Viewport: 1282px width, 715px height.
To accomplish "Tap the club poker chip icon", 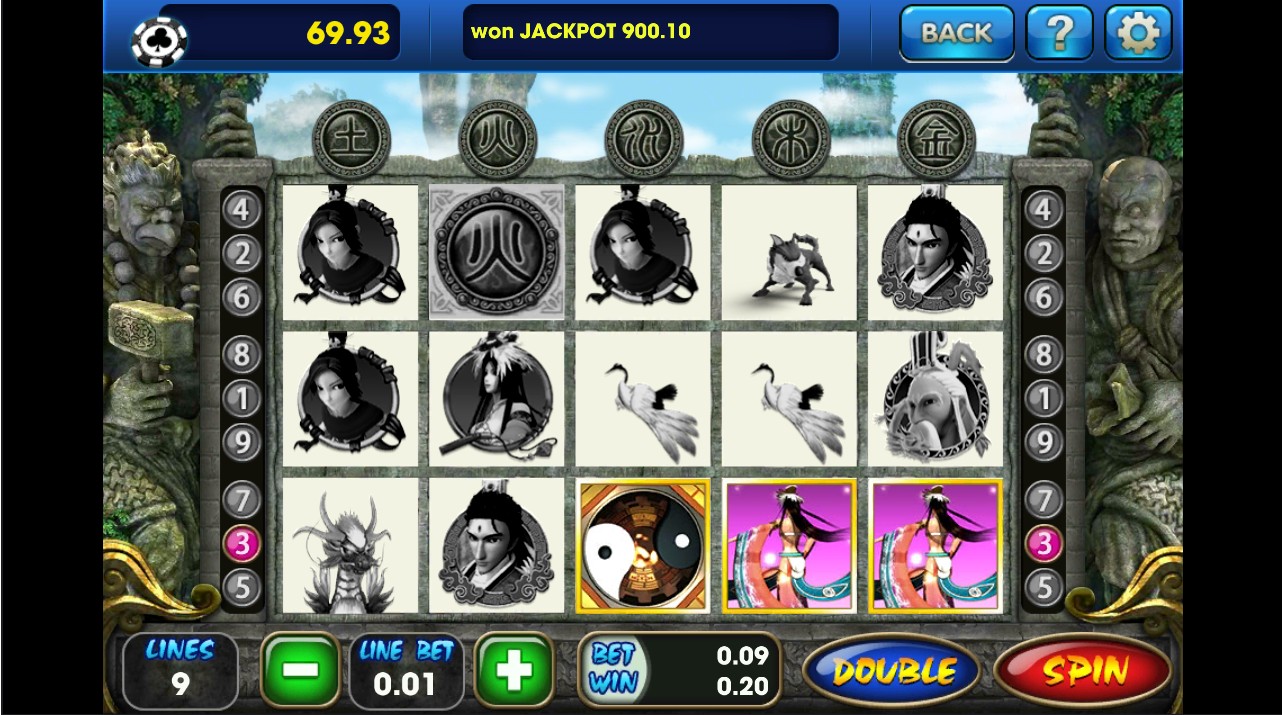I will coord(159,38).
